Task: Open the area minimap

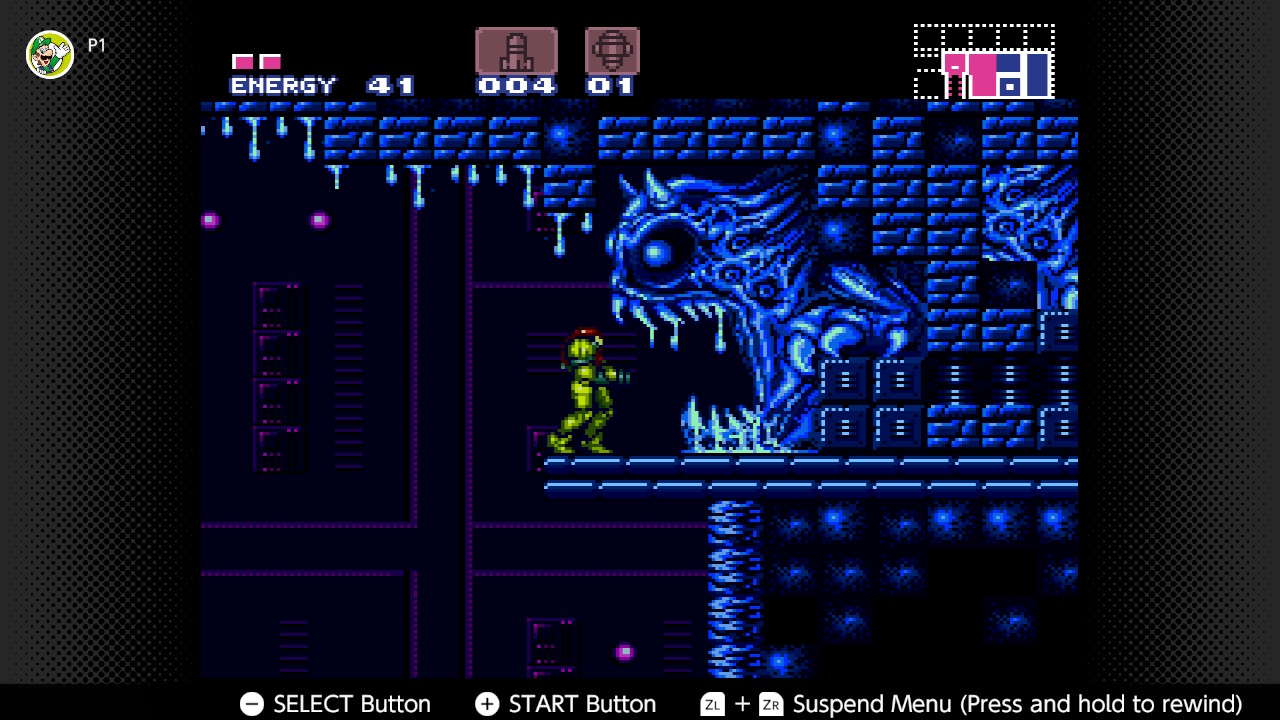Action: click(x=984, y=63)
